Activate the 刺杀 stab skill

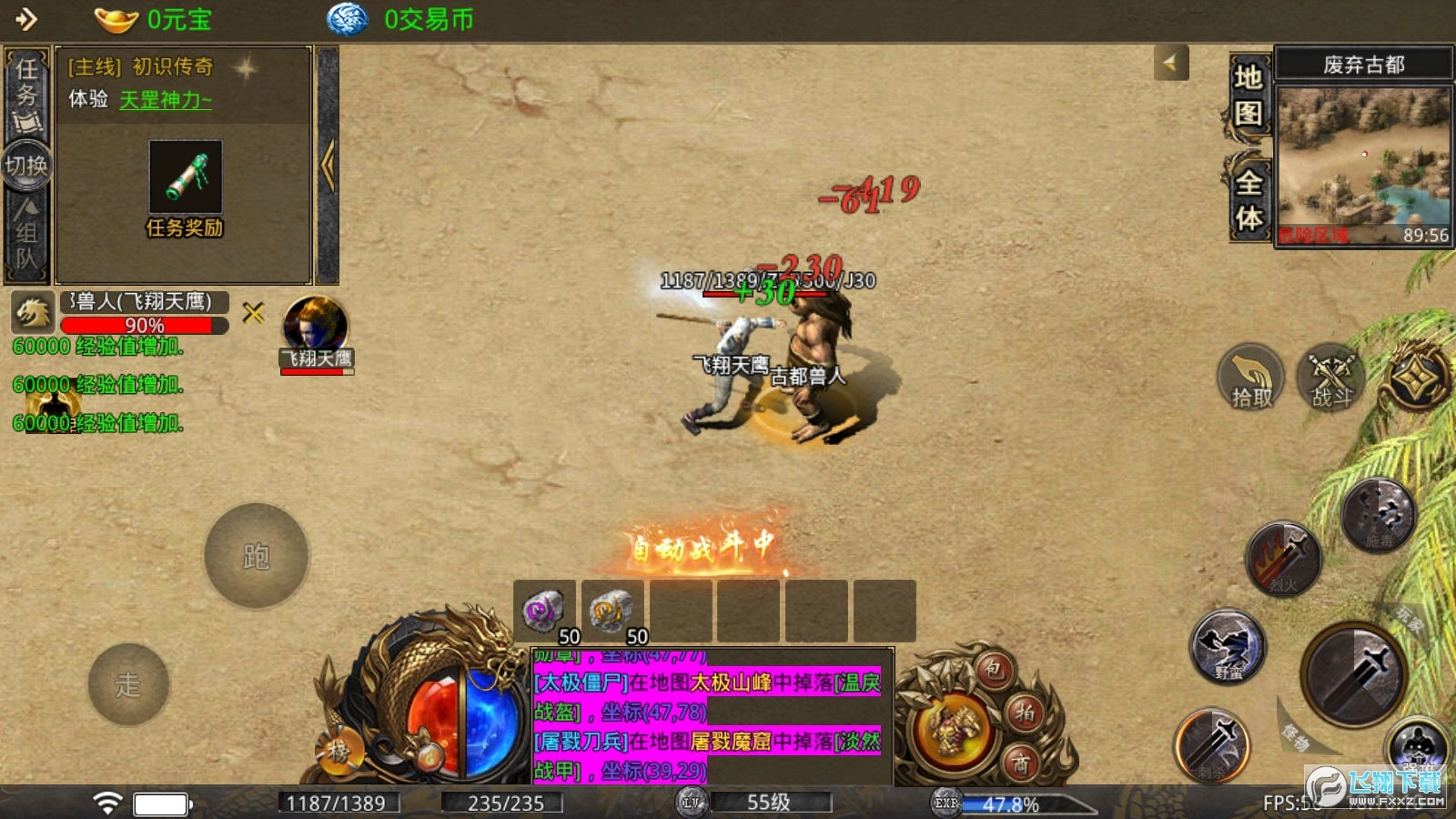coord(1212,746)
